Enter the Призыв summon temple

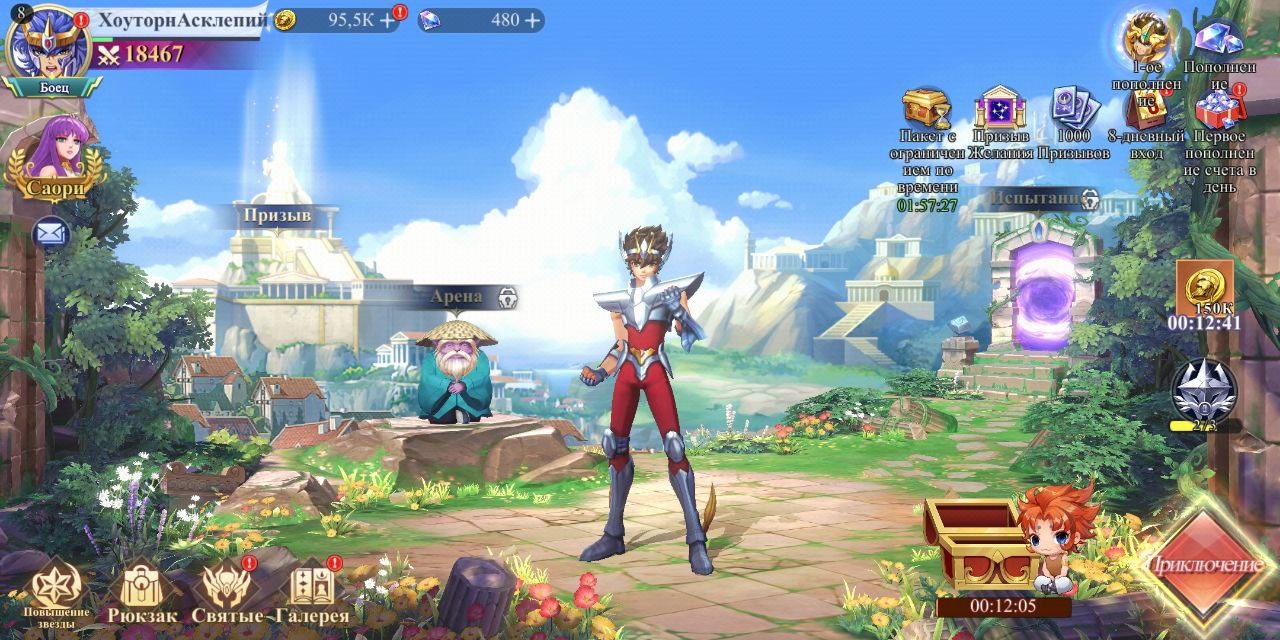tap(277, 215)
